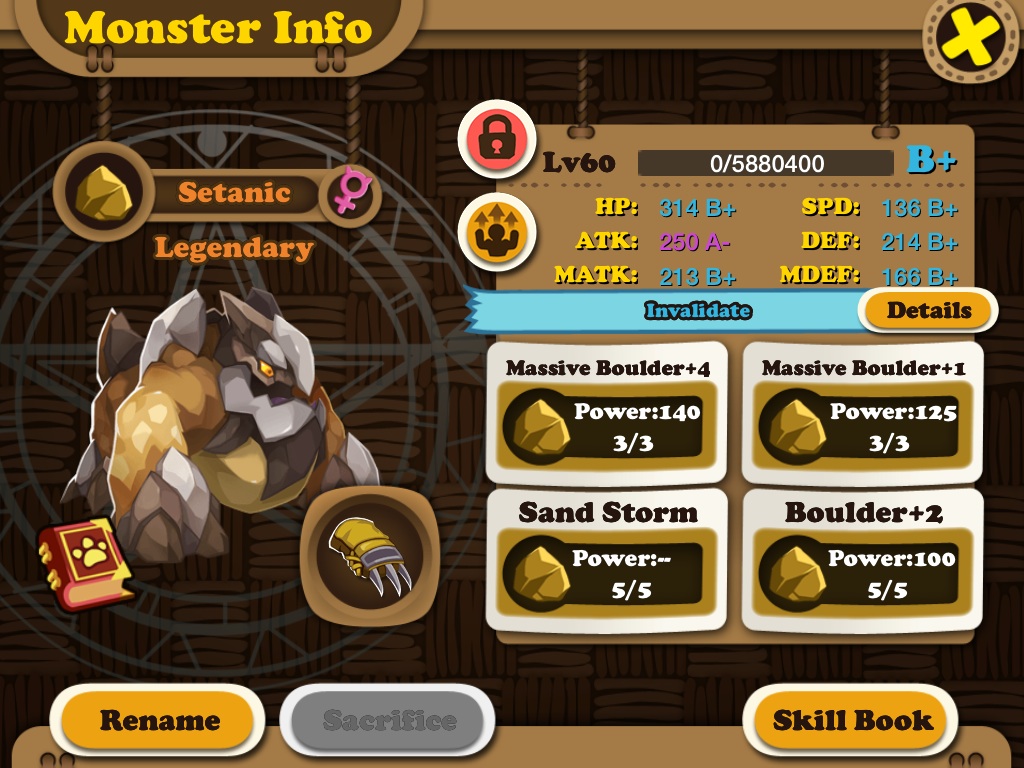Toggle the red padlock lock icon

(x=497, y=141)
